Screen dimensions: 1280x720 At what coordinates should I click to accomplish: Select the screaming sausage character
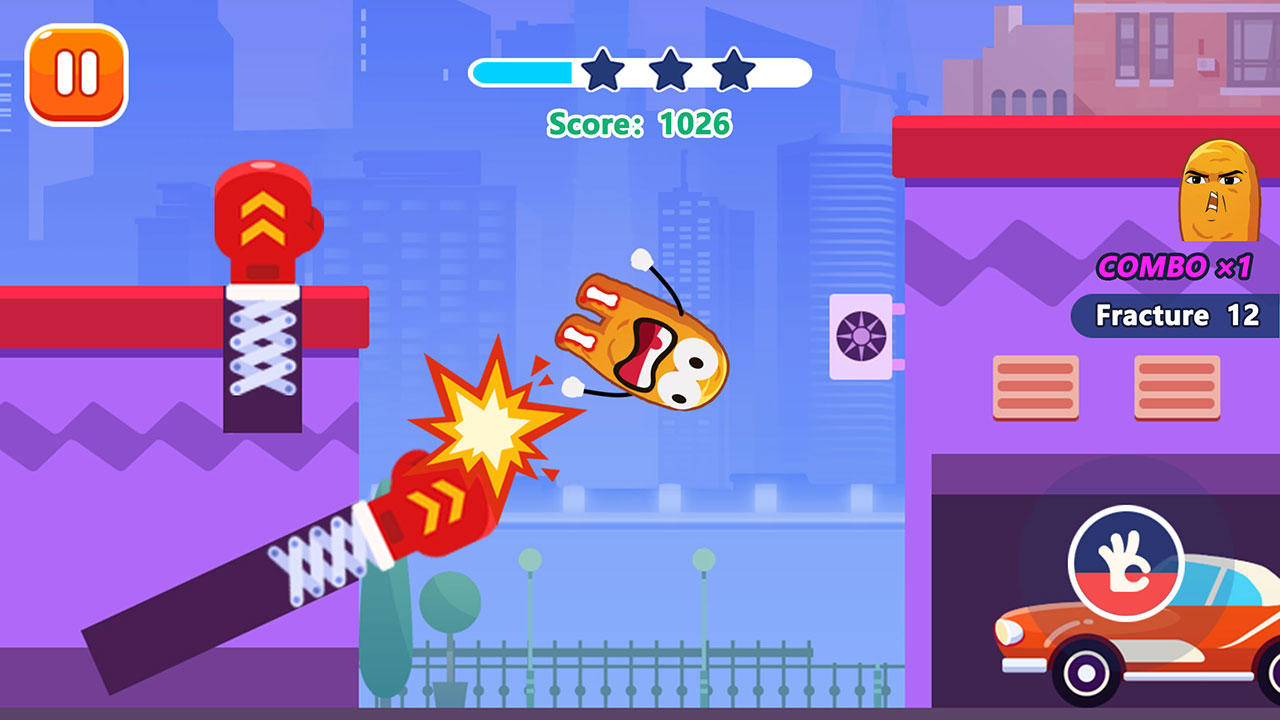pos(650,340)
